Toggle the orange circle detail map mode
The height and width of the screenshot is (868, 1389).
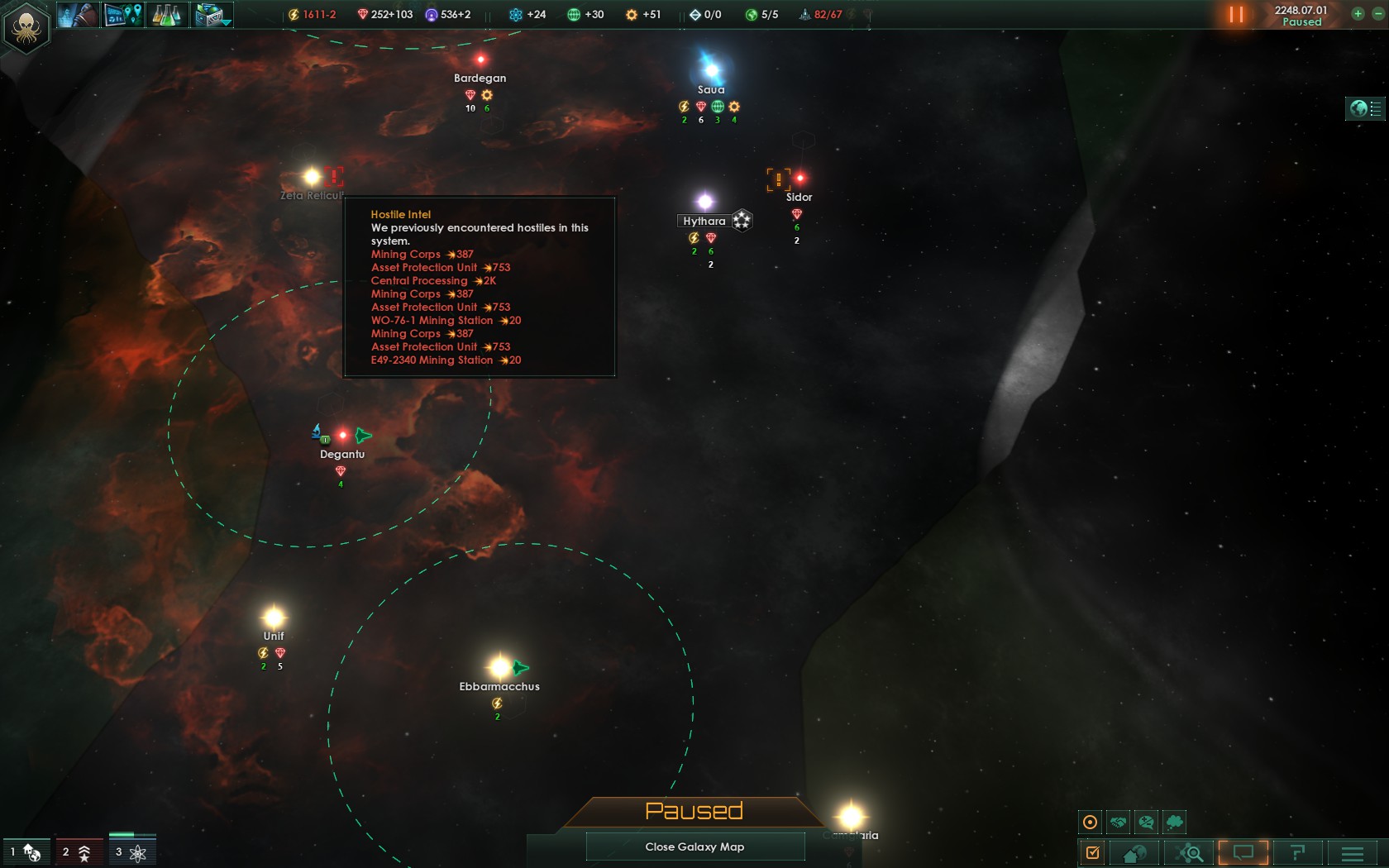click(x=1091, y=822)
